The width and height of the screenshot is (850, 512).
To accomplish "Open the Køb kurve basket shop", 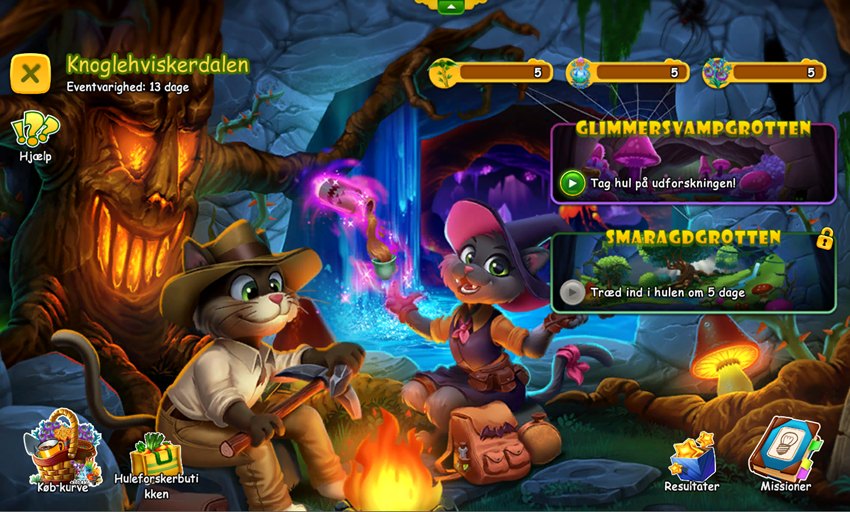I will 63,449.
